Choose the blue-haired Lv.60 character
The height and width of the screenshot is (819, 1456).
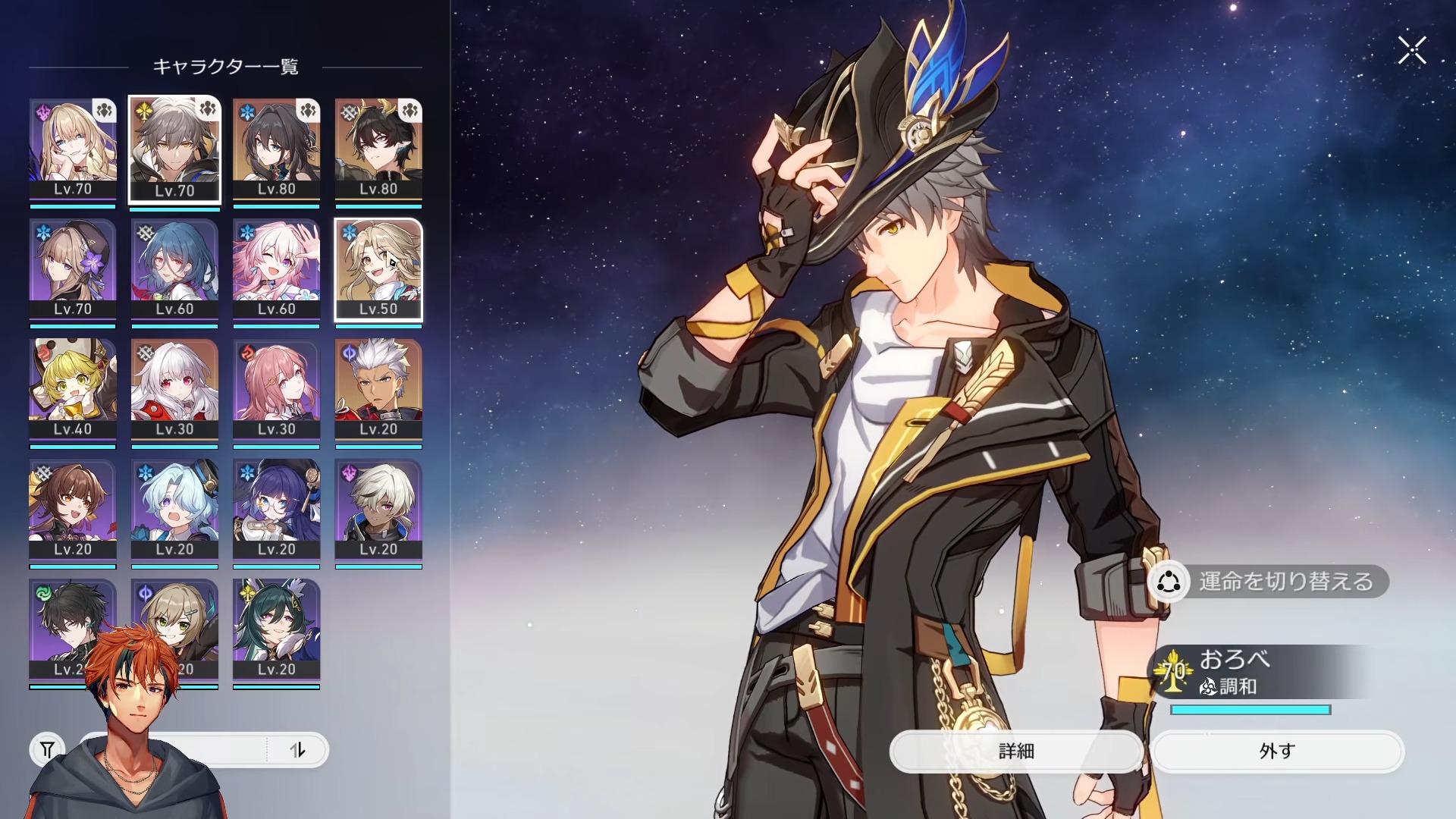[174, 269]
